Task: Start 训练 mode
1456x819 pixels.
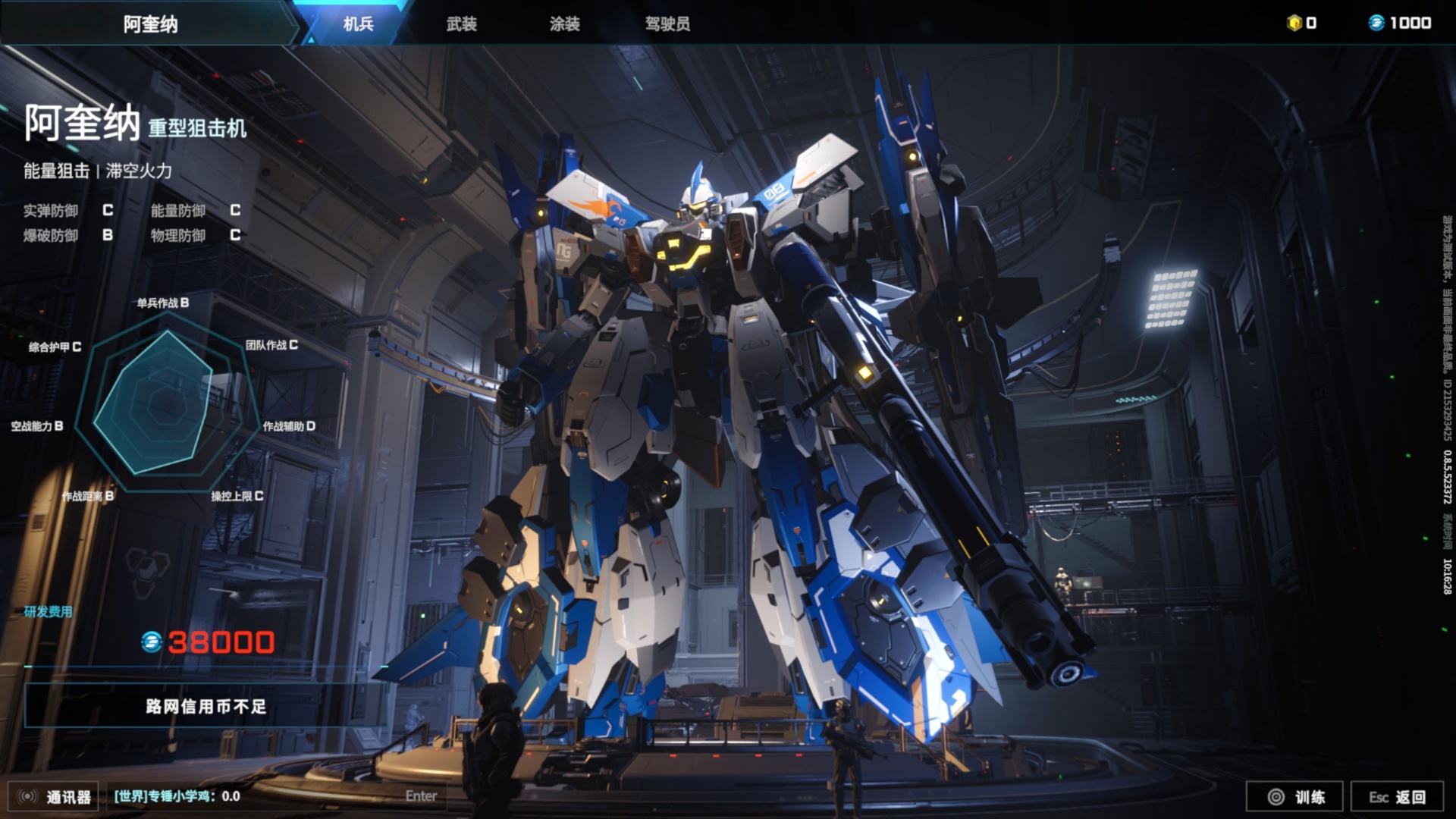Action: [1295, 796]
